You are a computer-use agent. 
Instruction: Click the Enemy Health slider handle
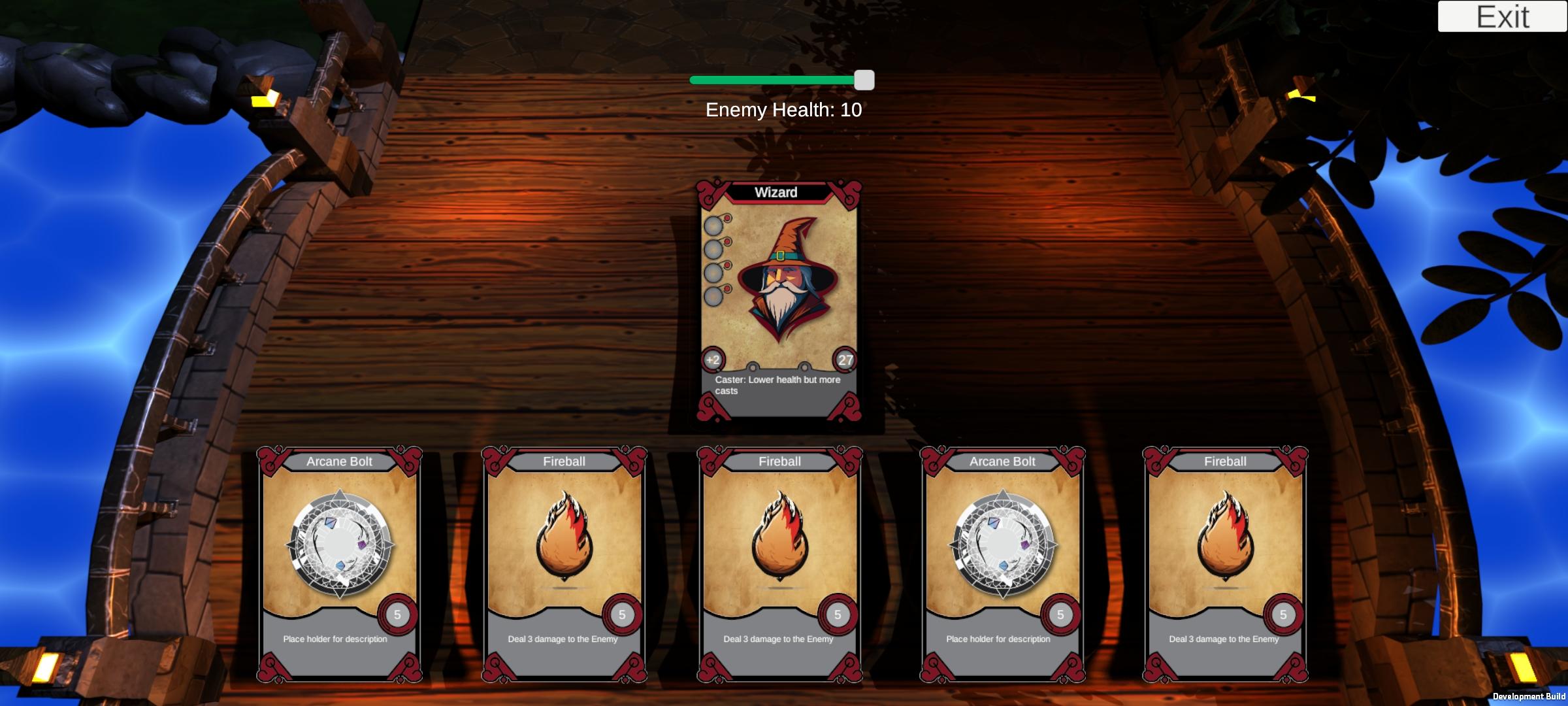[864, 79]
